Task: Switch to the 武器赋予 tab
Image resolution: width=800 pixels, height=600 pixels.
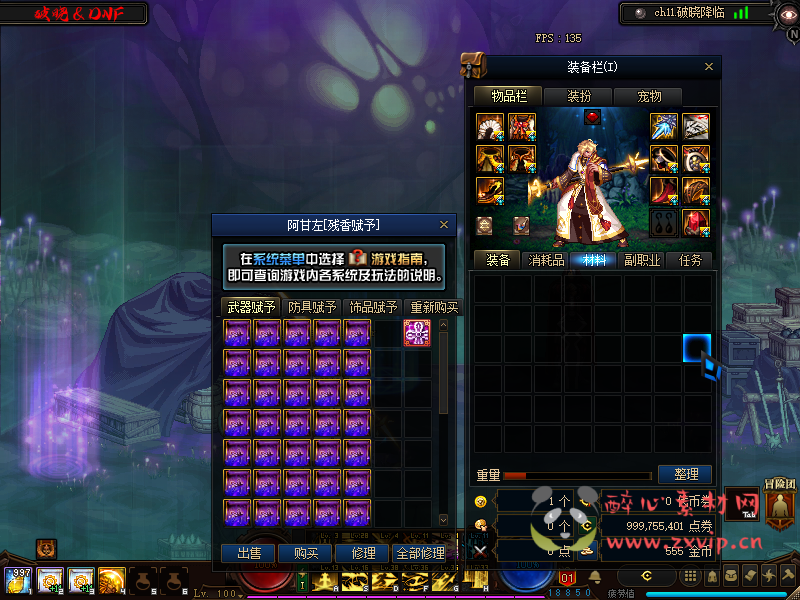Action: tap(253, 307)
